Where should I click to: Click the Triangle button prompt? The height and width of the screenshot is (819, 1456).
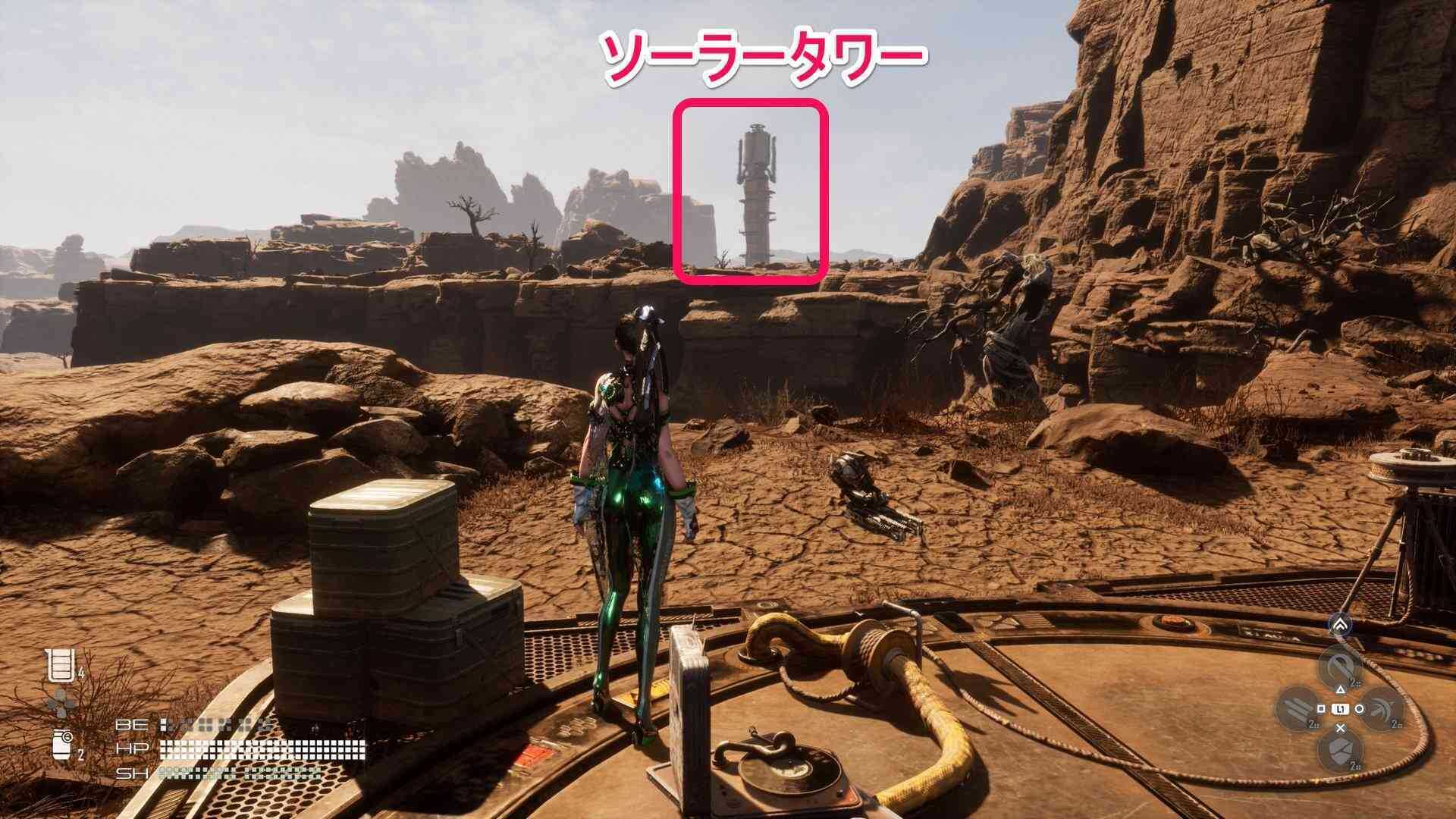(x=1341, y=689)
